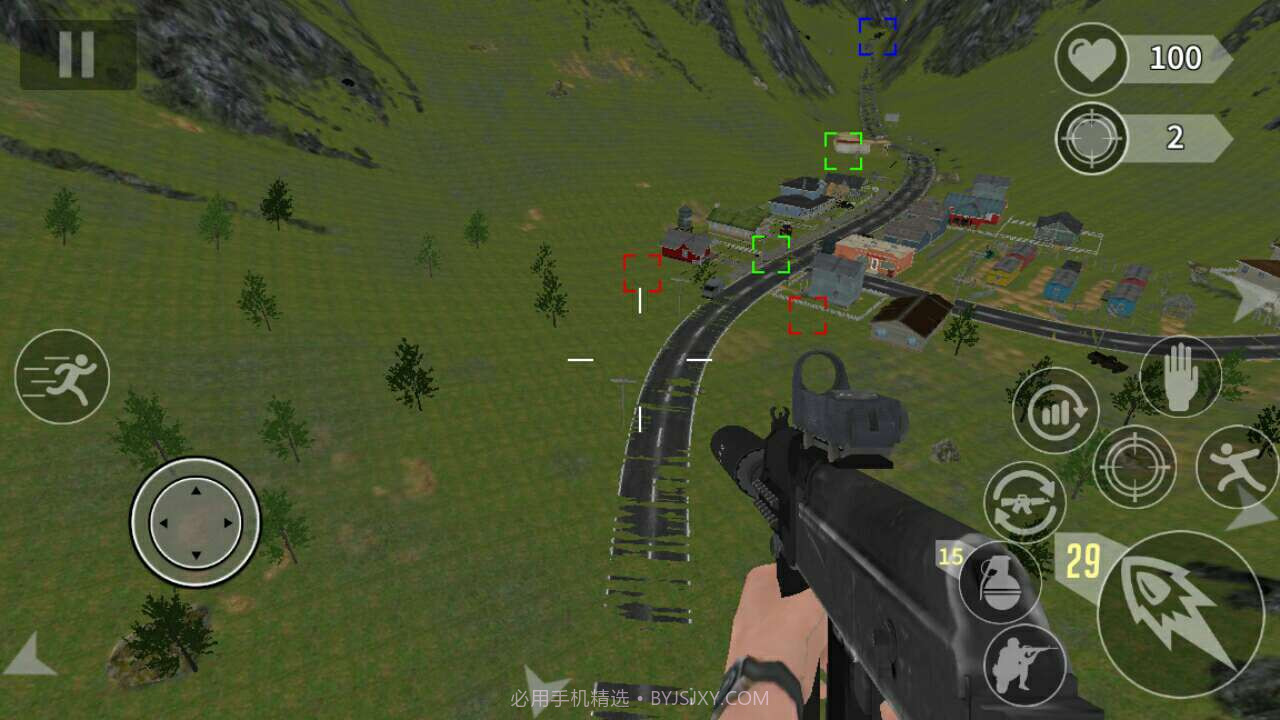
Task: Throw a grenade
Action: coord(999,582)
